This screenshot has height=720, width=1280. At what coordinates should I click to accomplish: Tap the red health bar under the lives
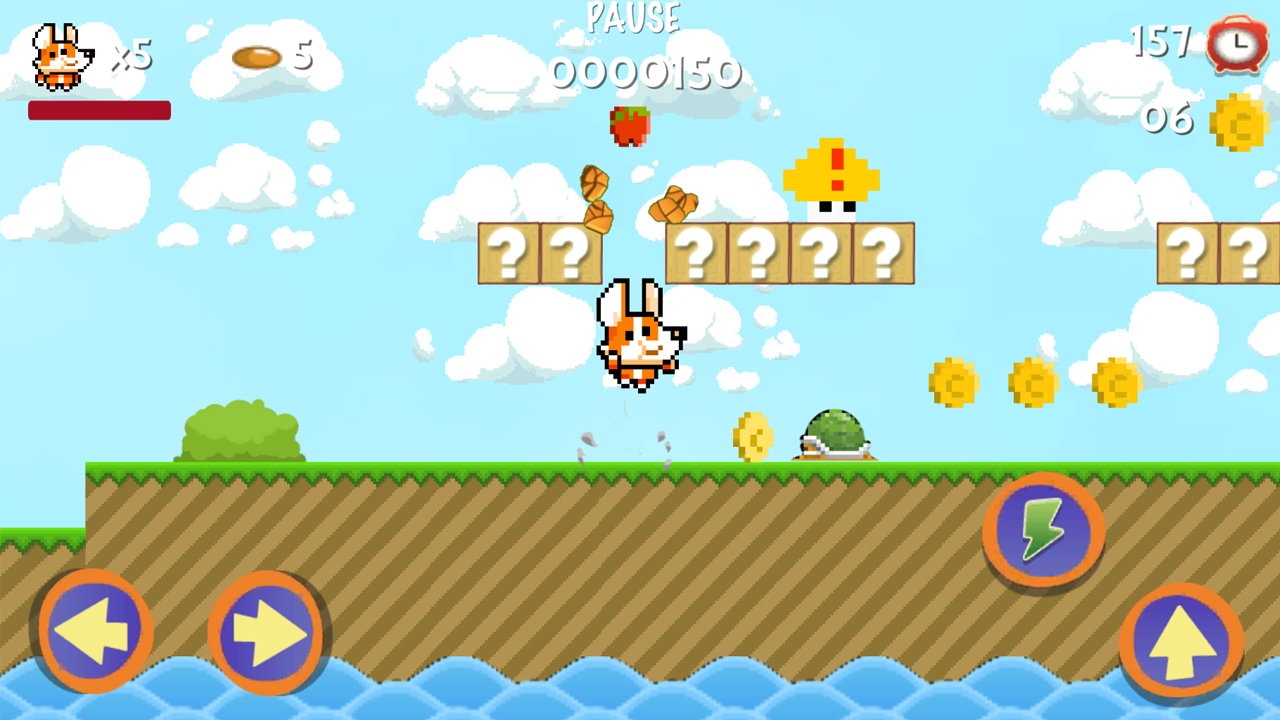99,109
